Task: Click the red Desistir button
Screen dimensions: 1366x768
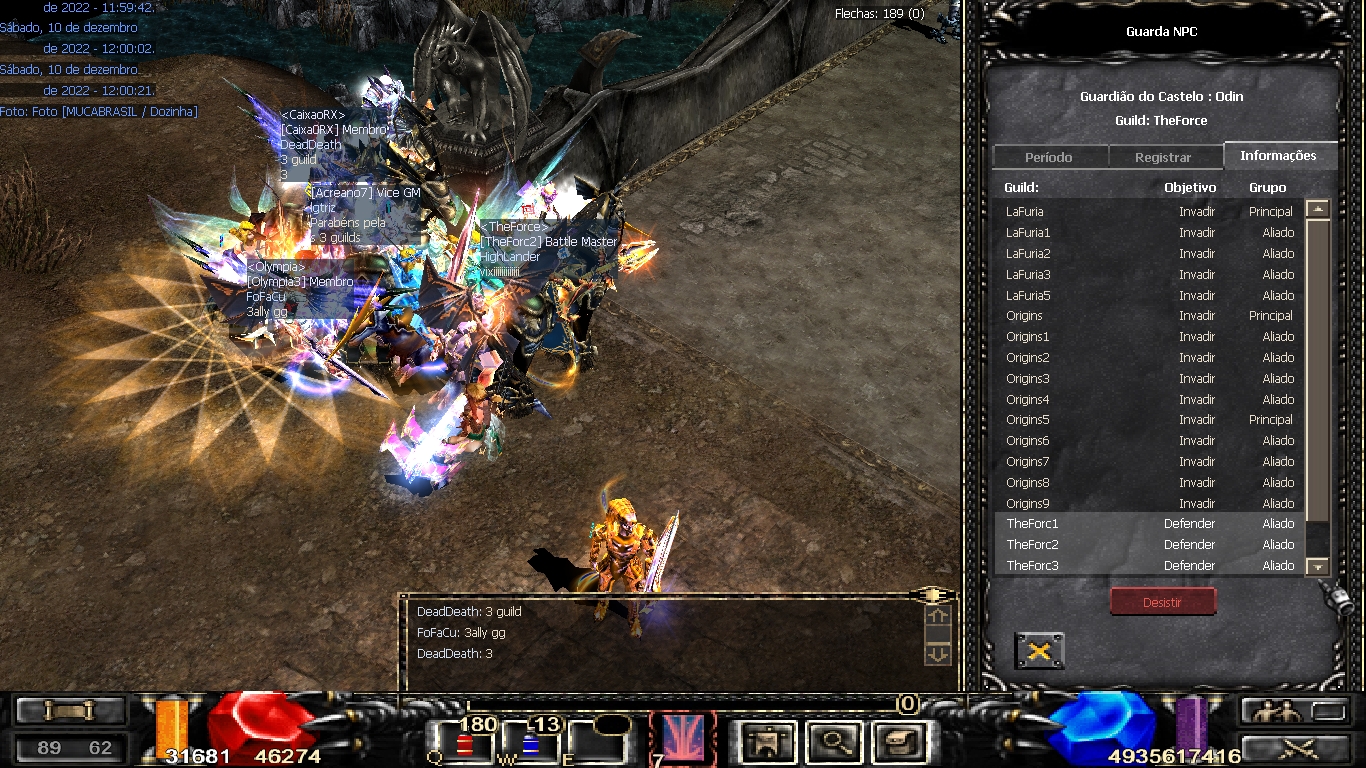Action: (x=1162, y=602)
